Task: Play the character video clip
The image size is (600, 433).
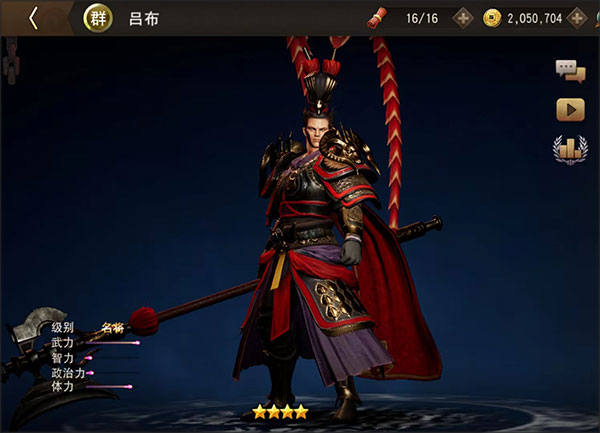Action: point(570,109)
